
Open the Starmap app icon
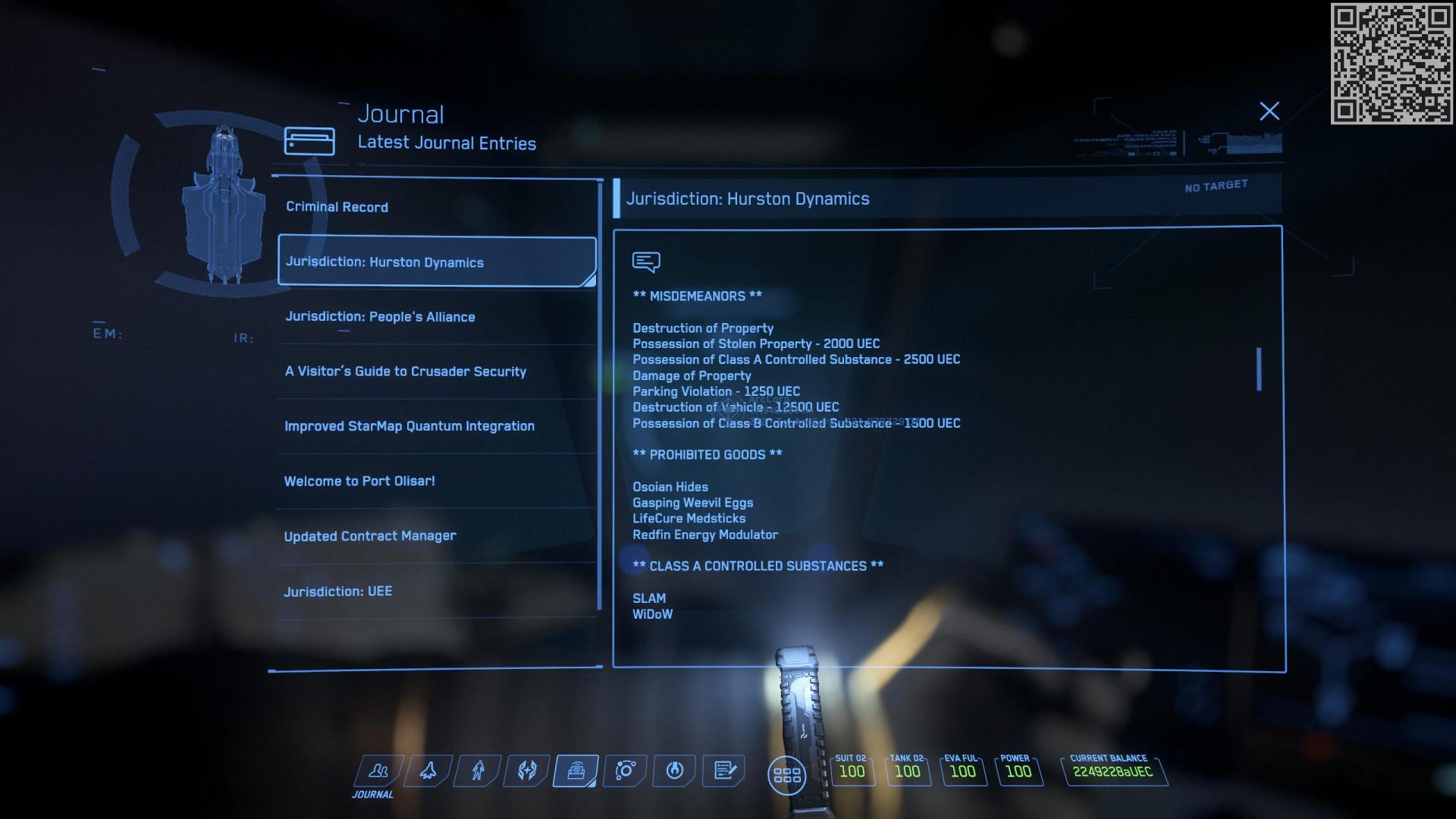(x=624, y=770)
